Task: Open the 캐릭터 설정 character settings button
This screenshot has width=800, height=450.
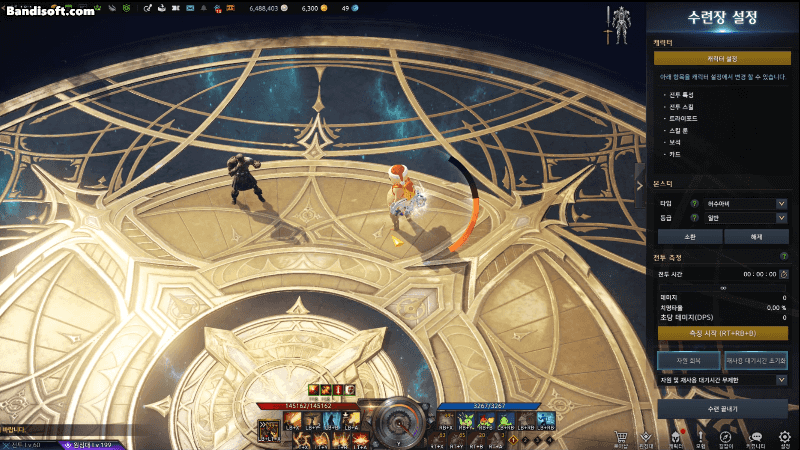Action: click(722, 59)
